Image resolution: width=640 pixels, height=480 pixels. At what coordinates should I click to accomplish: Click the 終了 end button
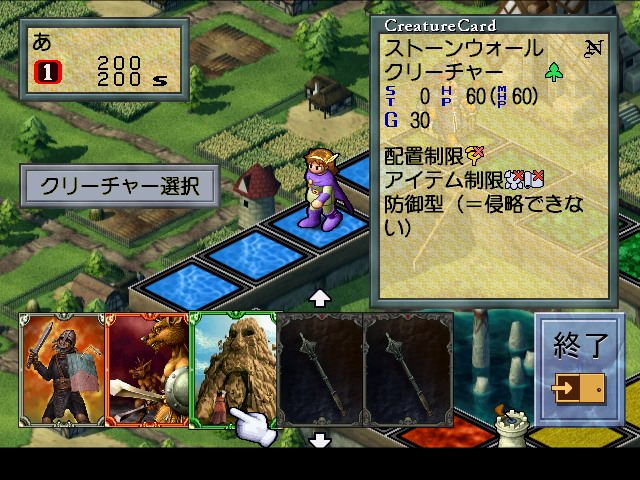[580, 367]
